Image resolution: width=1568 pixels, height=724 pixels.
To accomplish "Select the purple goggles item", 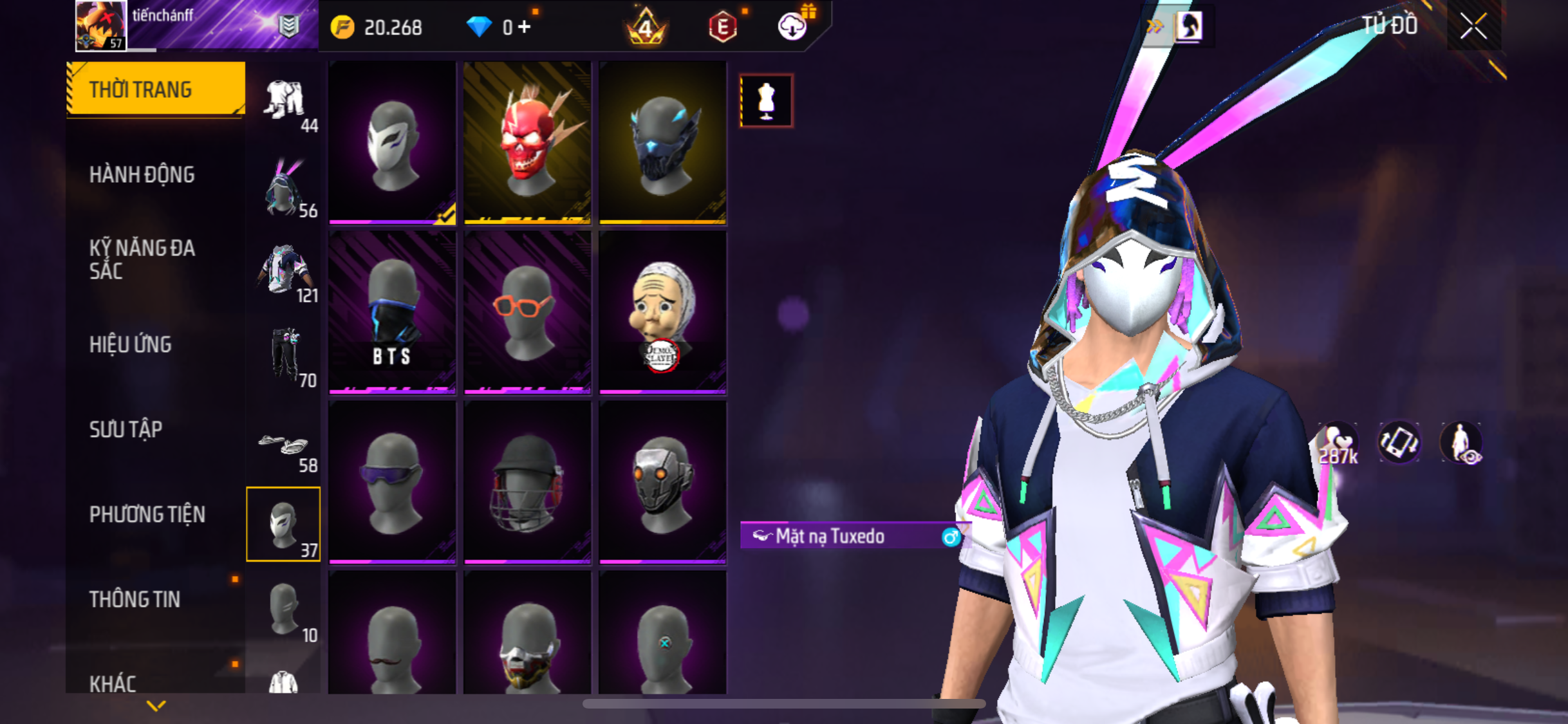I will tap(392, 483).
